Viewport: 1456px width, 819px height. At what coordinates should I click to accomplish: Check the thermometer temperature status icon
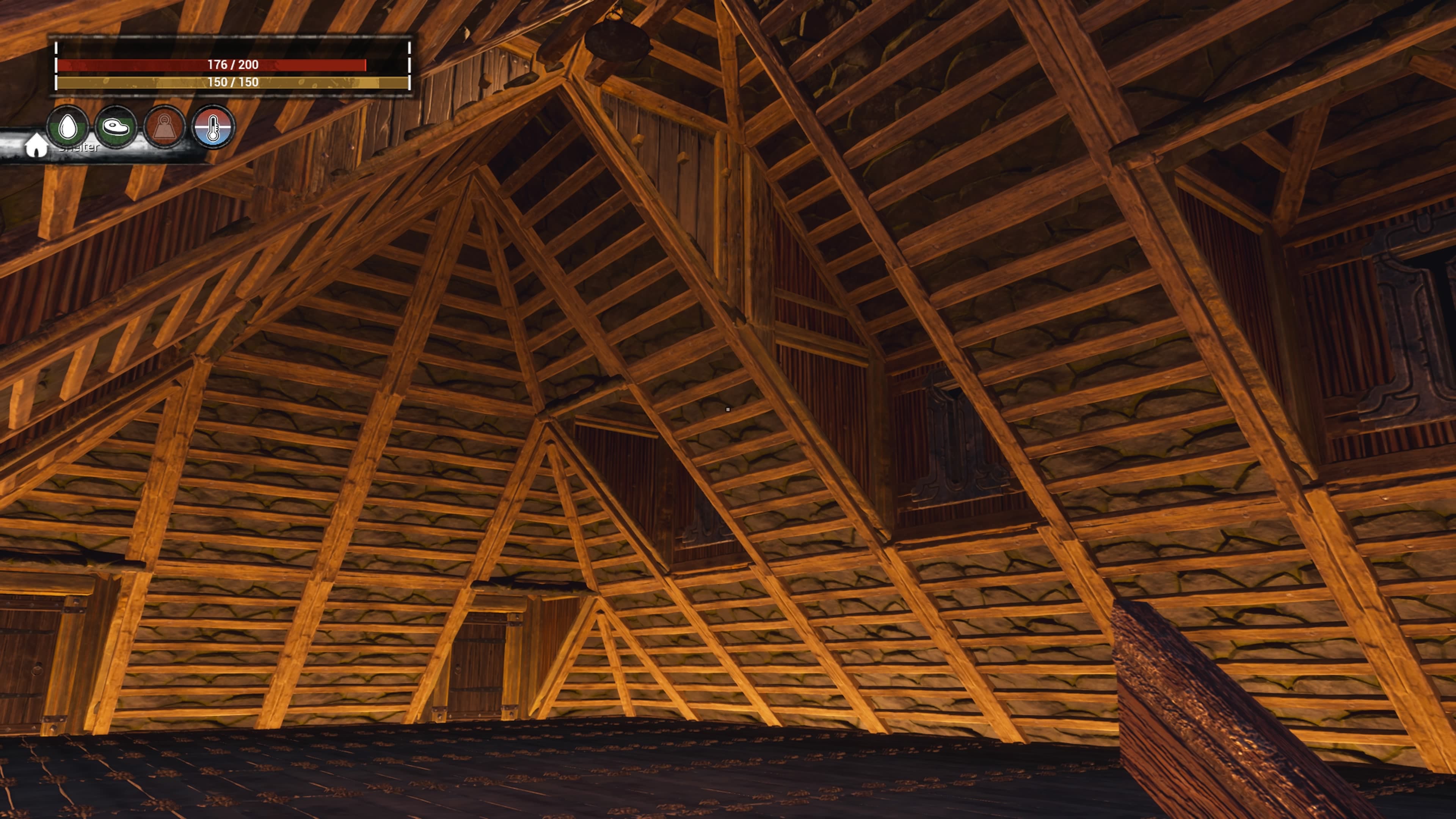click(213, 128)
